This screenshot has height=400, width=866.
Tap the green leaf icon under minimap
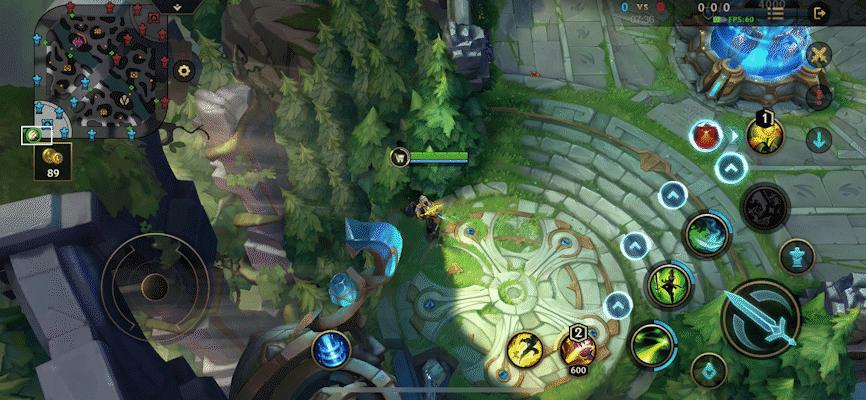pyautogui.click(x=32, y=134)
